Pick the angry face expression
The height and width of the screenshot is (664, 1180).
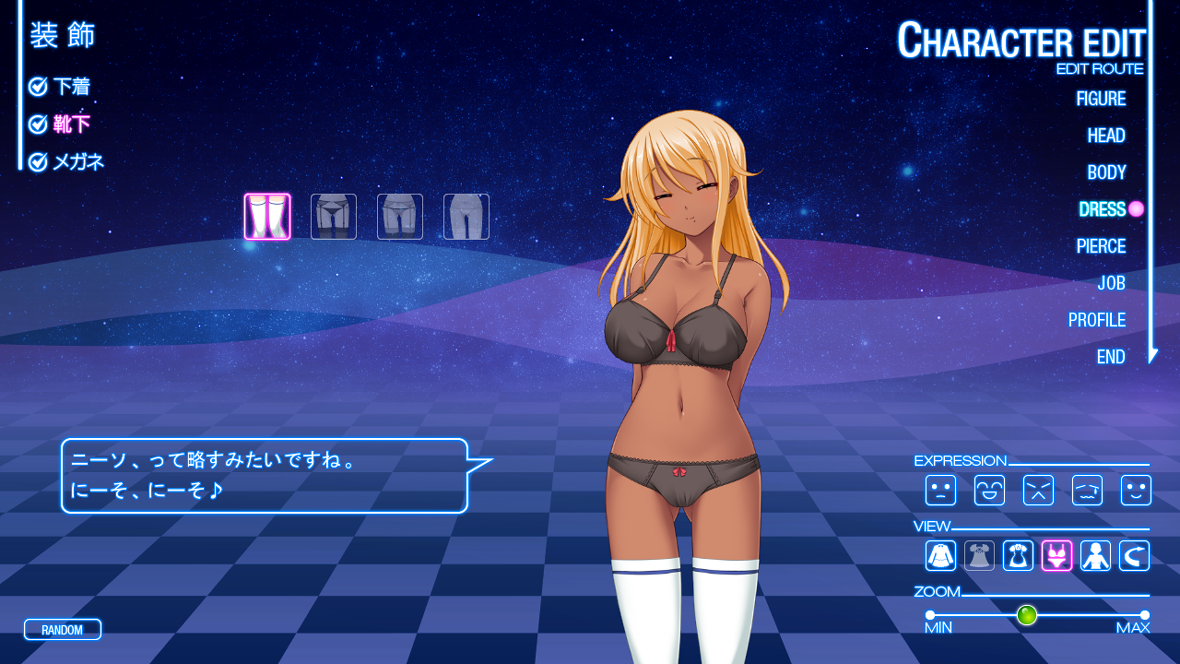1038,490
